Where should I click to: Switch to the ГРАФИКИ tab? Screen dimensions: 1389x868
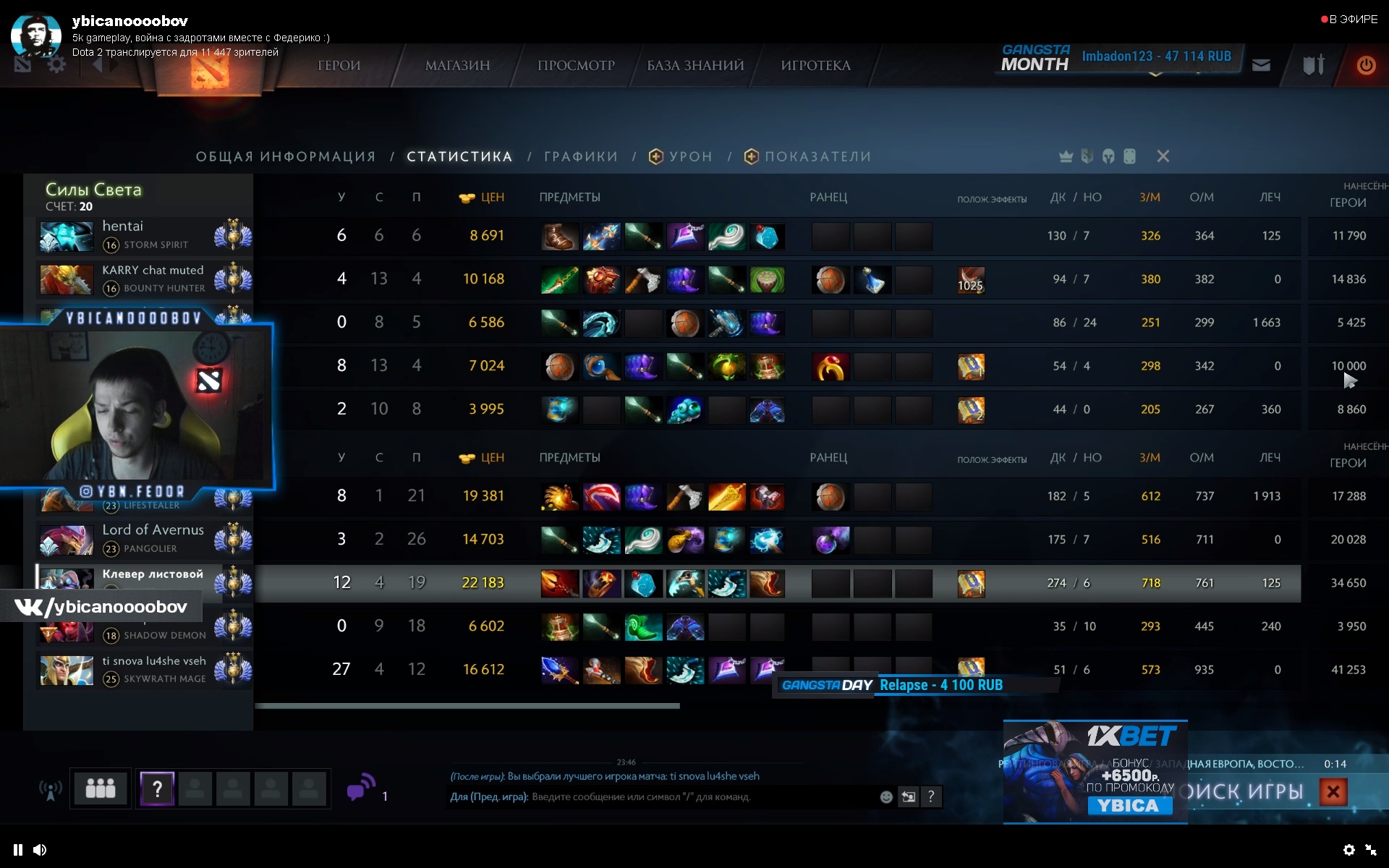tap(581, 157)
